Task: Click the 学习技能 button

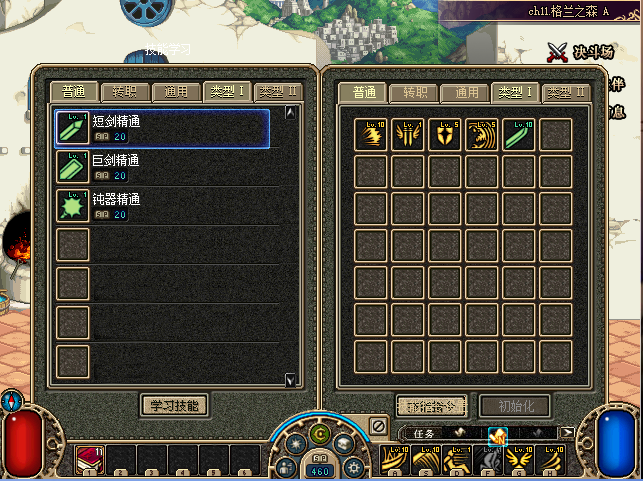Action: point(175,405)
